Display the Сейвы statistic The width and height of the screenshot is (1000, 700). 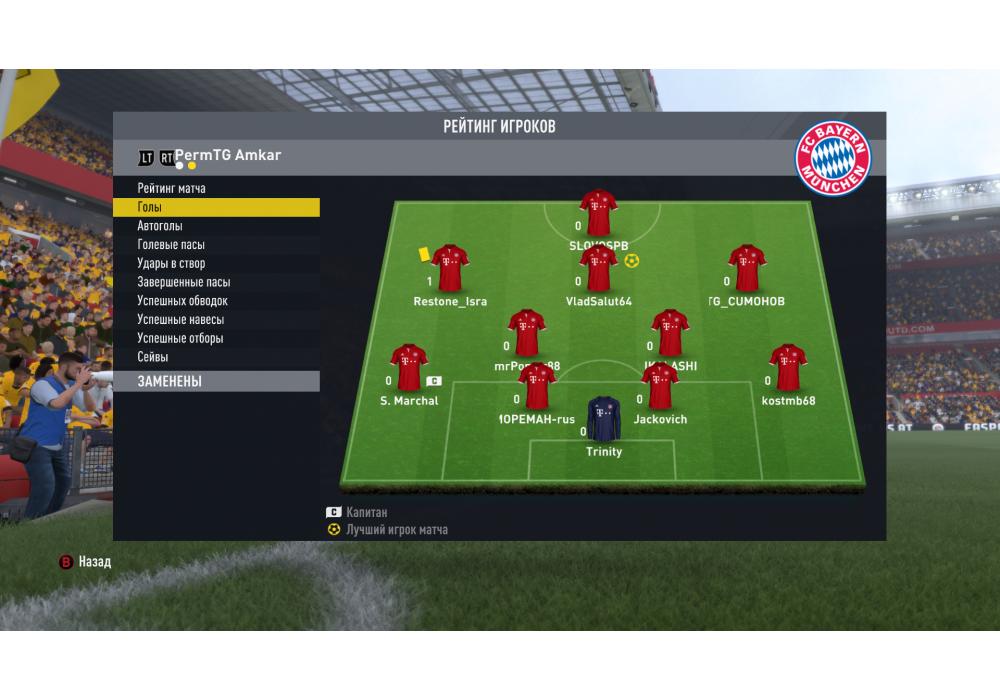(153, 357)
